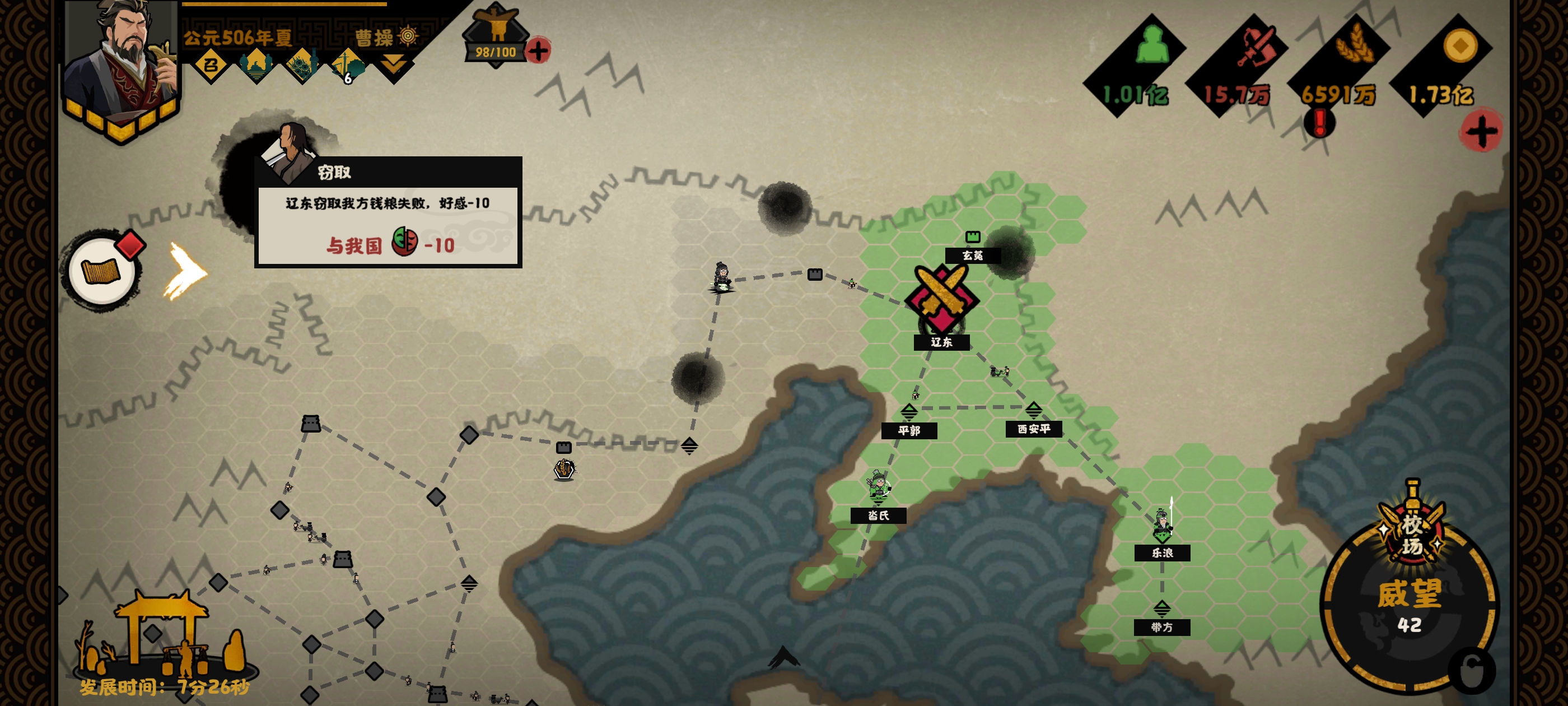Open the diamond icon with badge 6
This screenshot has height=706, width=1568.
coord(348,65)
